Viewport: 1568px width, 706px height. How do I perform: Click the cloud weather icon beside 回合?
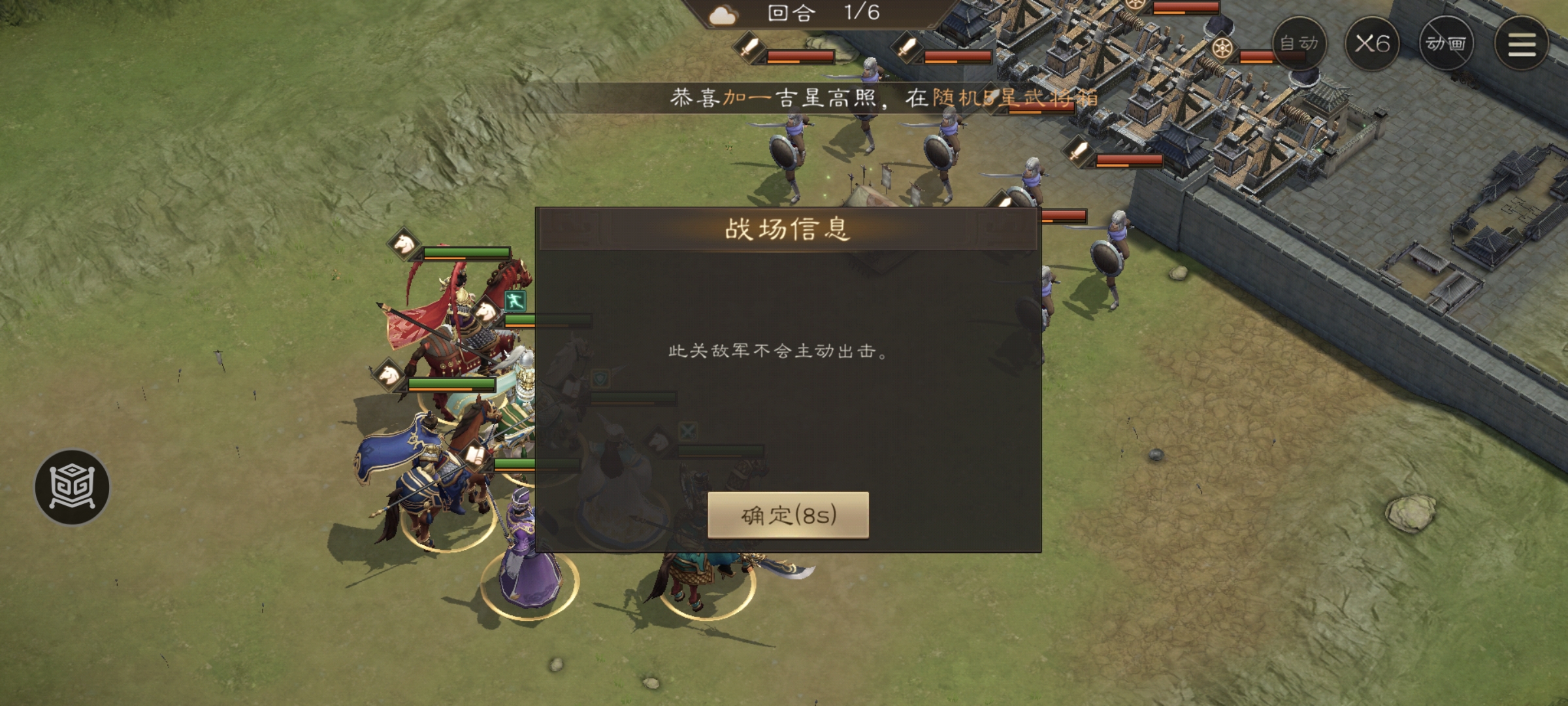[721, 14]
